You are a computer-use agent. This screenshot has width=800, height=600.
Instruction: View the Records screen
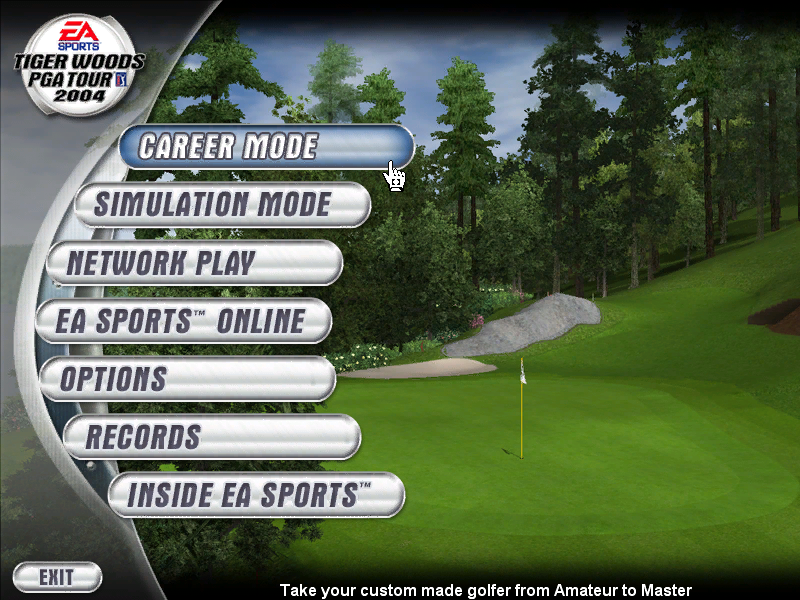point(211,437)
